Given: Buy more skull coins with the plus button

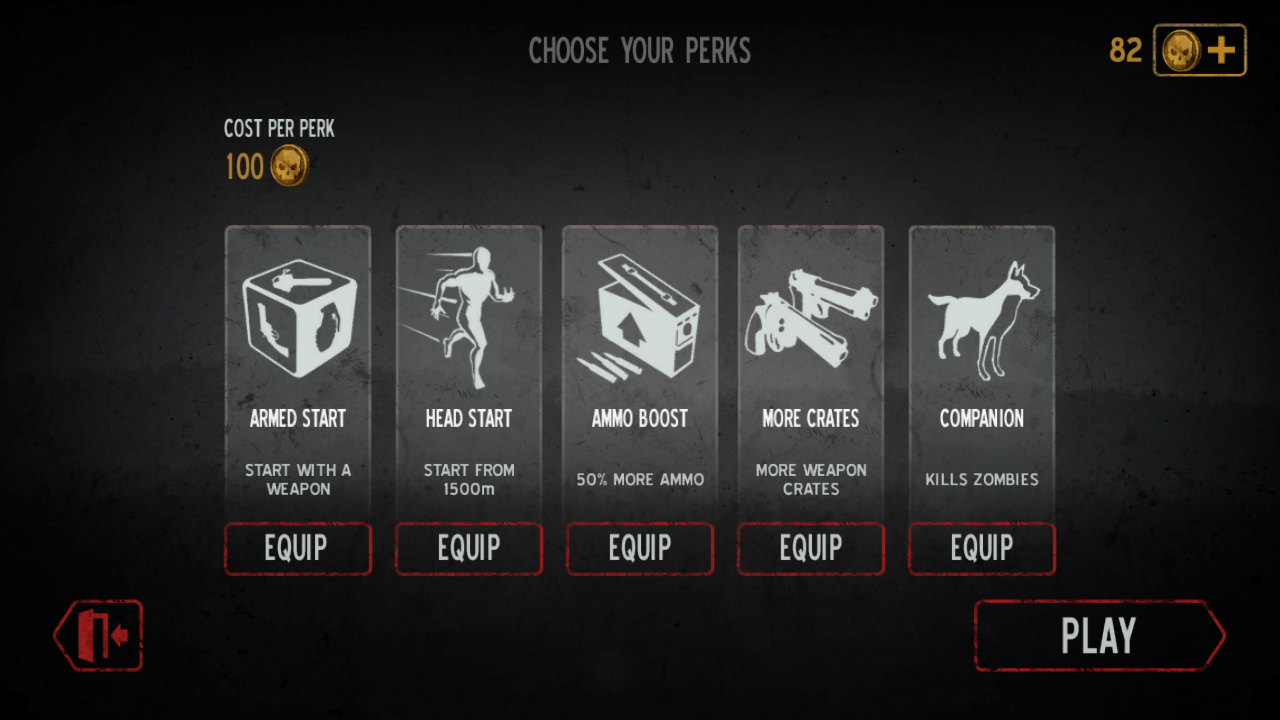Looking at the screenshot, I should click(x=1200, y=50).
